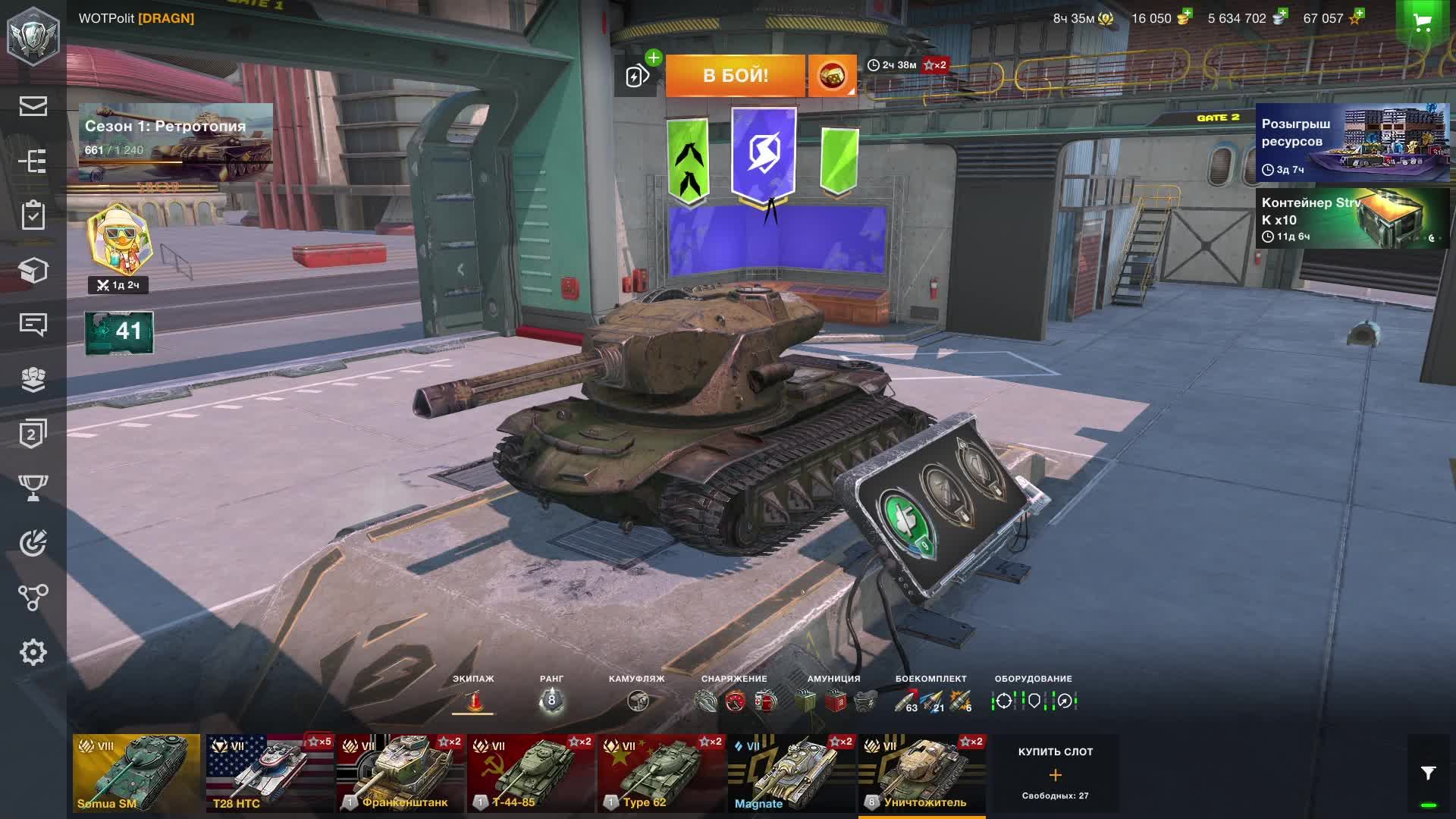
Task: Open the game settings gear icon
Action: [32, 651]
